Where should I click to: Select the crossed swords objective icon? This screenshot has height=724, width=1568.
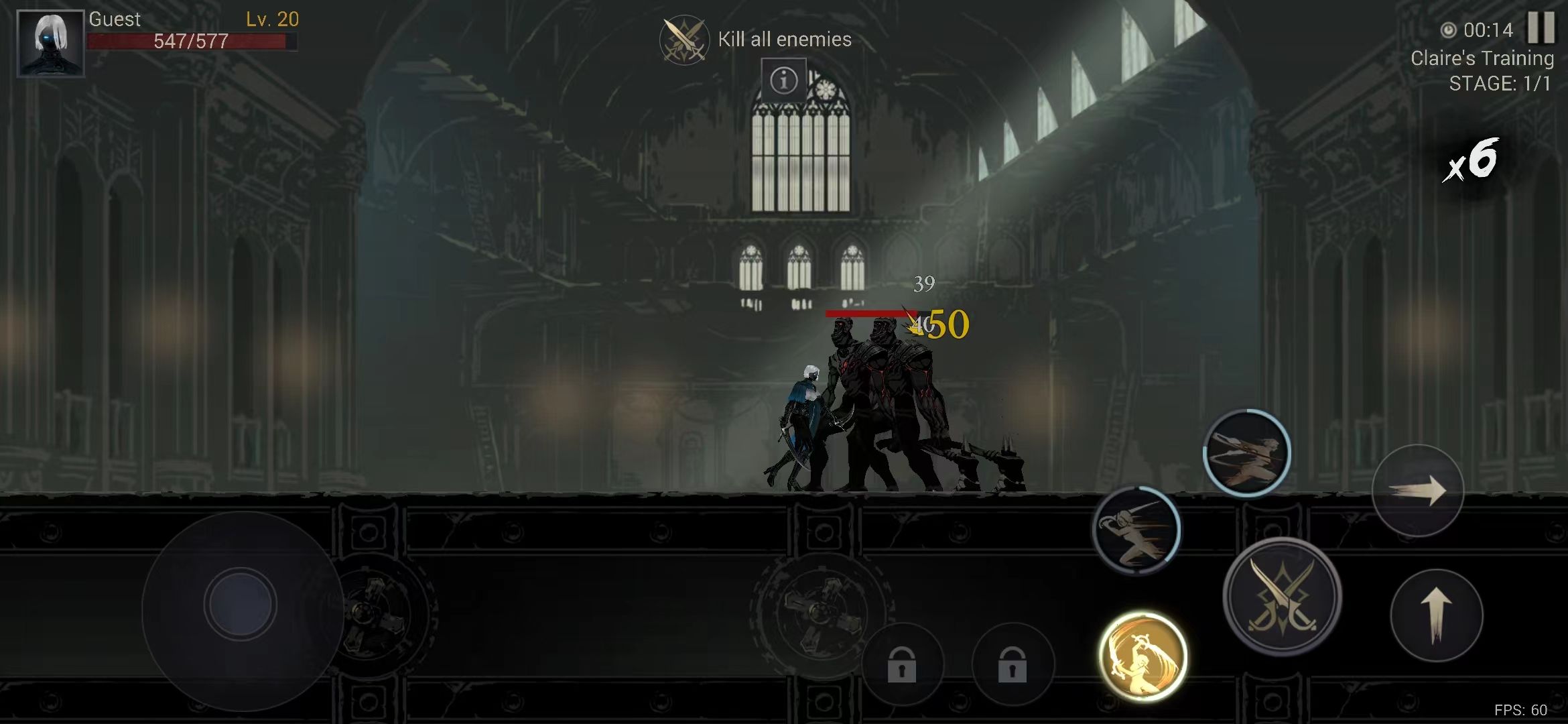click(x=683, y=40)
